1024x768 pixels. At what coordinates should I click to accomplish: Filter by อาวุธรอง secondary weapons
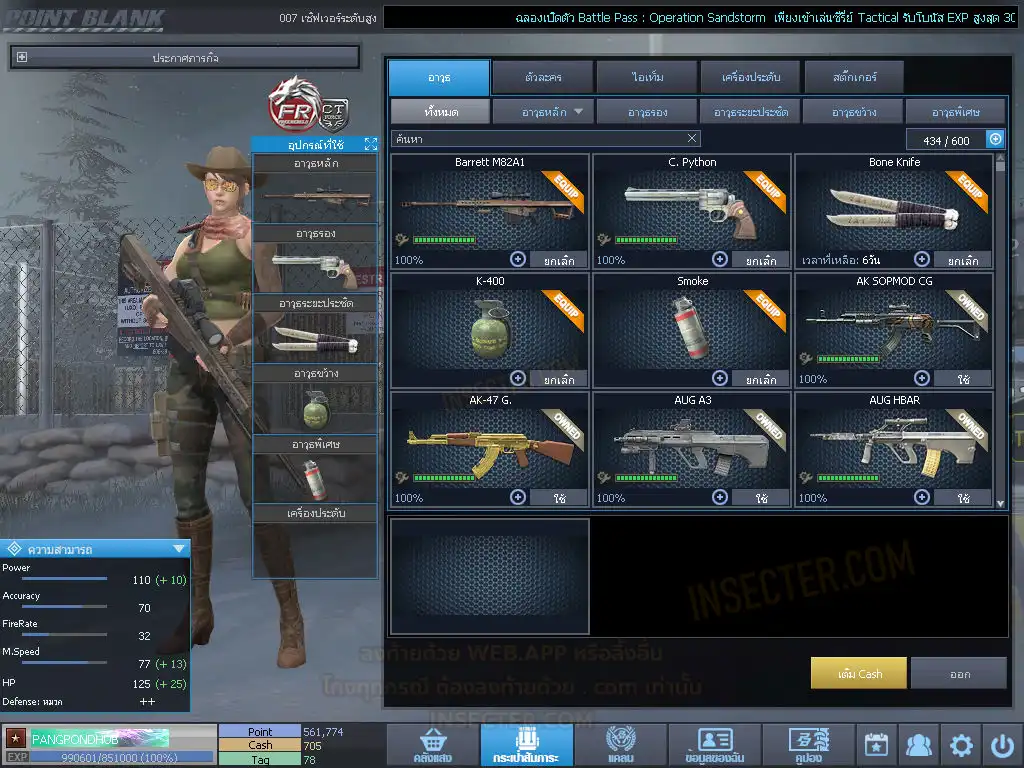(x=647, y=112)
